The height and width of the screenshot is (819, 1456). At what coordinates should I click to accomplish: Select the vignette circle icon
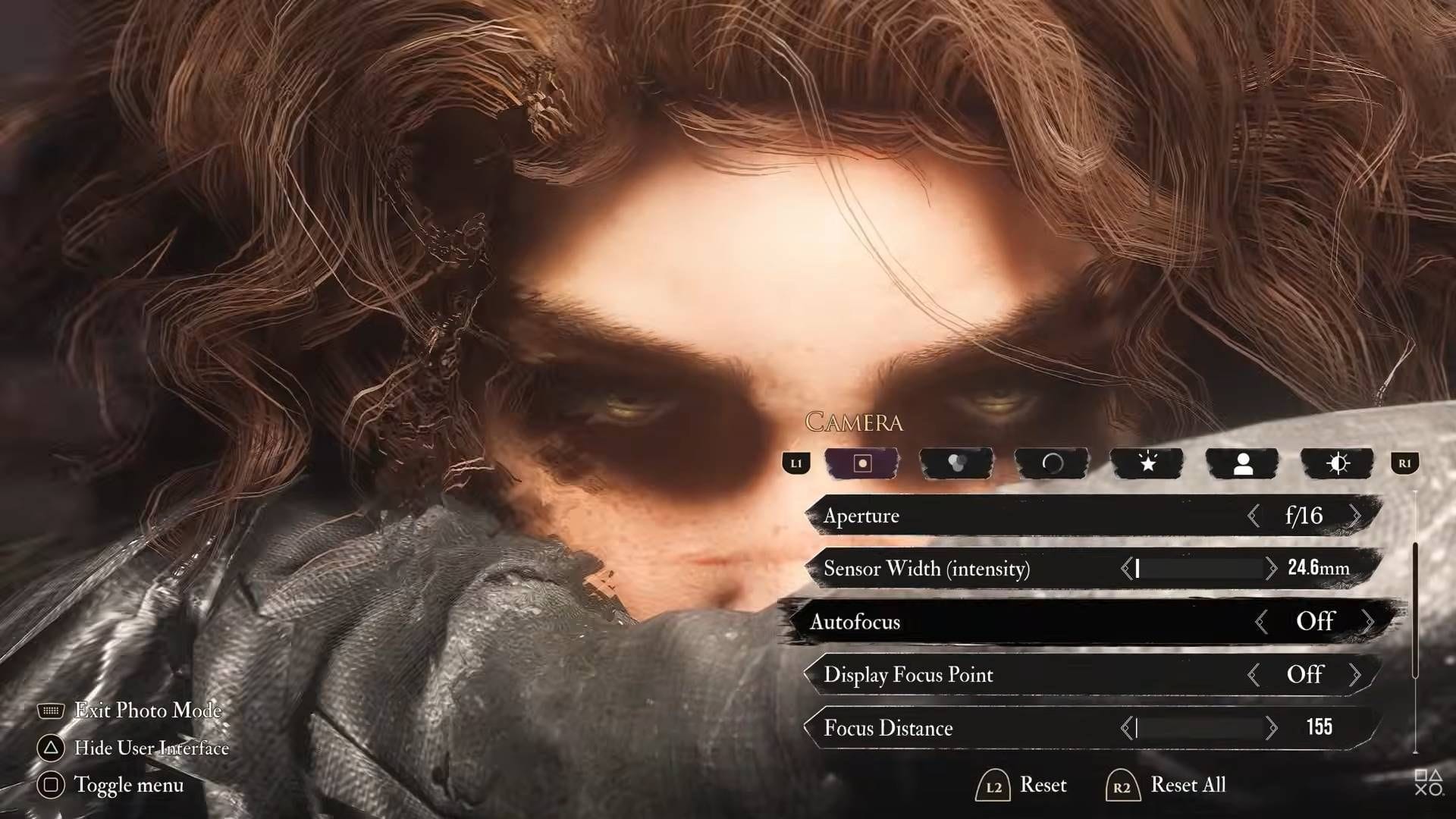pos(1053,463)
